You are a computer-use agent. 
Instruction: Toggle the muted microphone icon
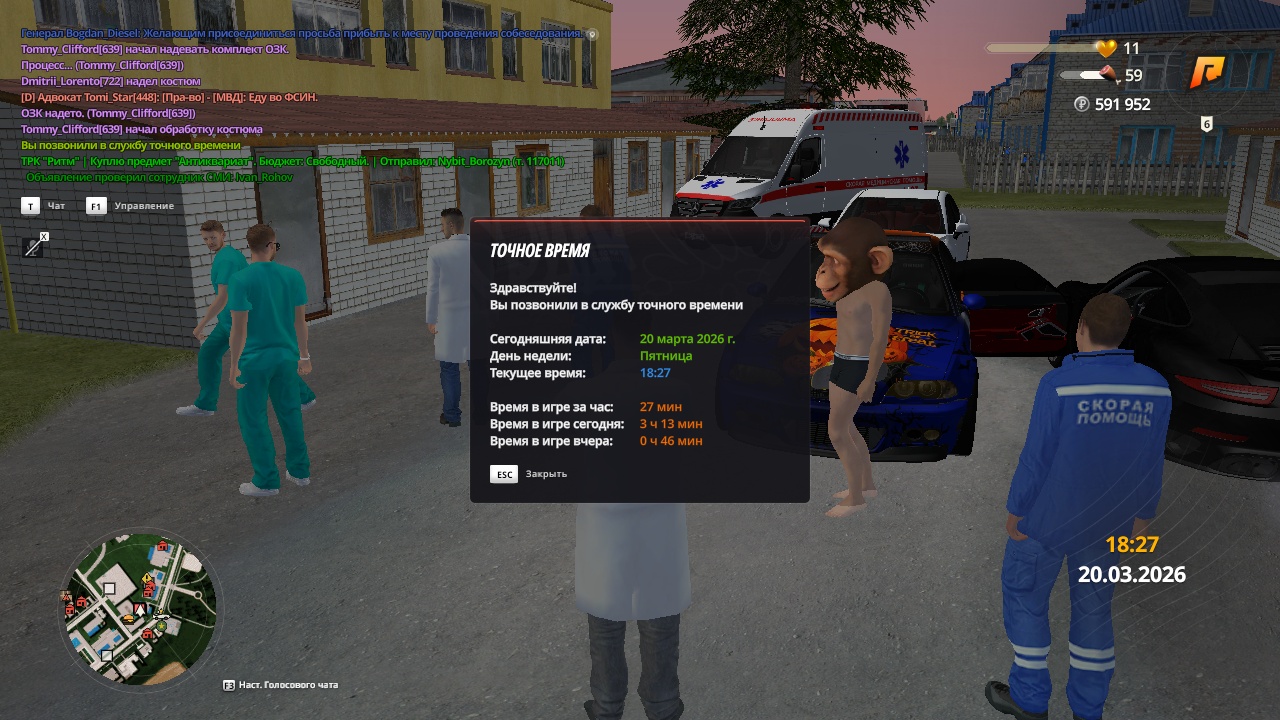[x=34, y=245]
